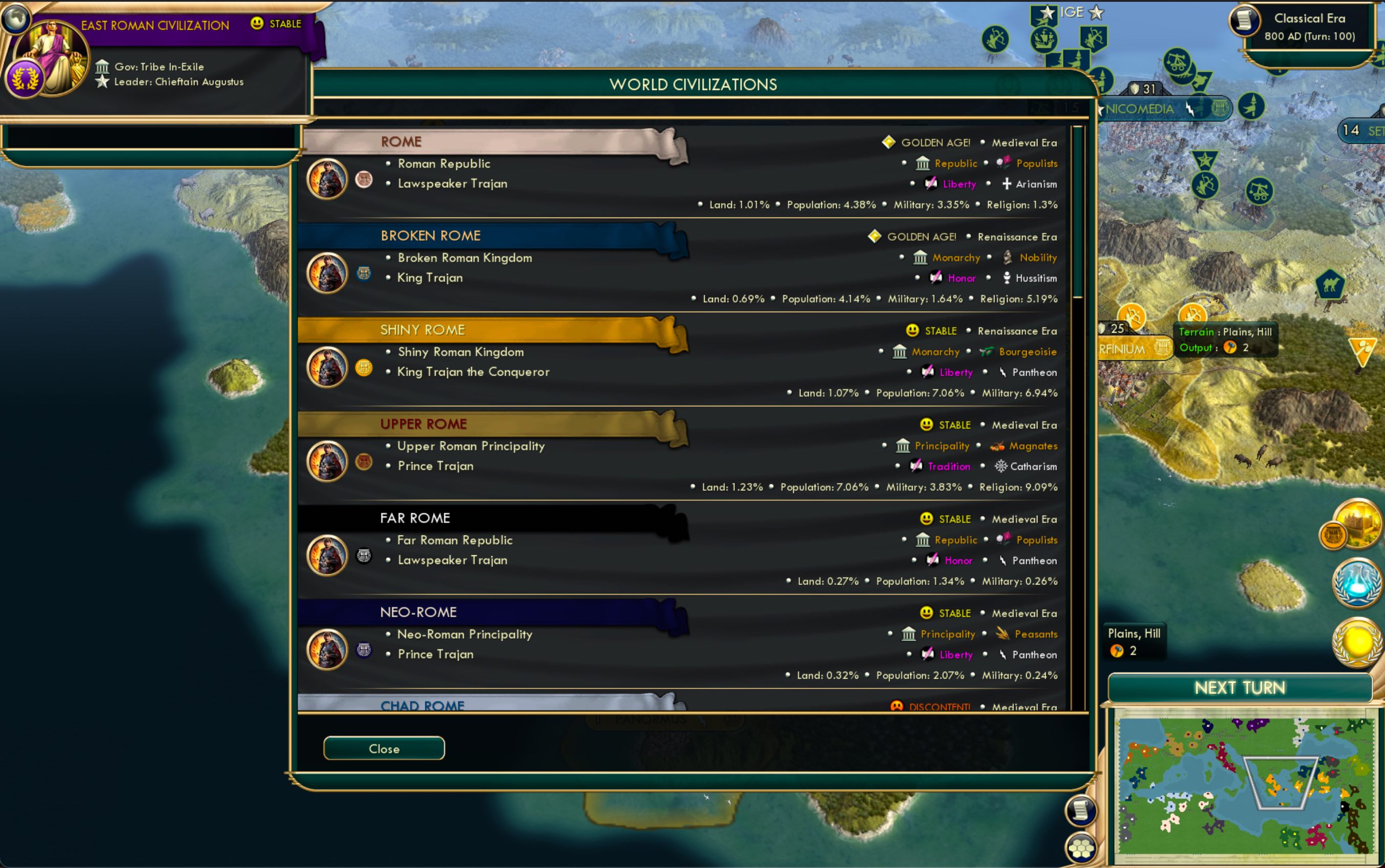Click Trajan's leader portrait for Shiny Rome
This screenshot has height=868, width=1385.
[328, 367]
